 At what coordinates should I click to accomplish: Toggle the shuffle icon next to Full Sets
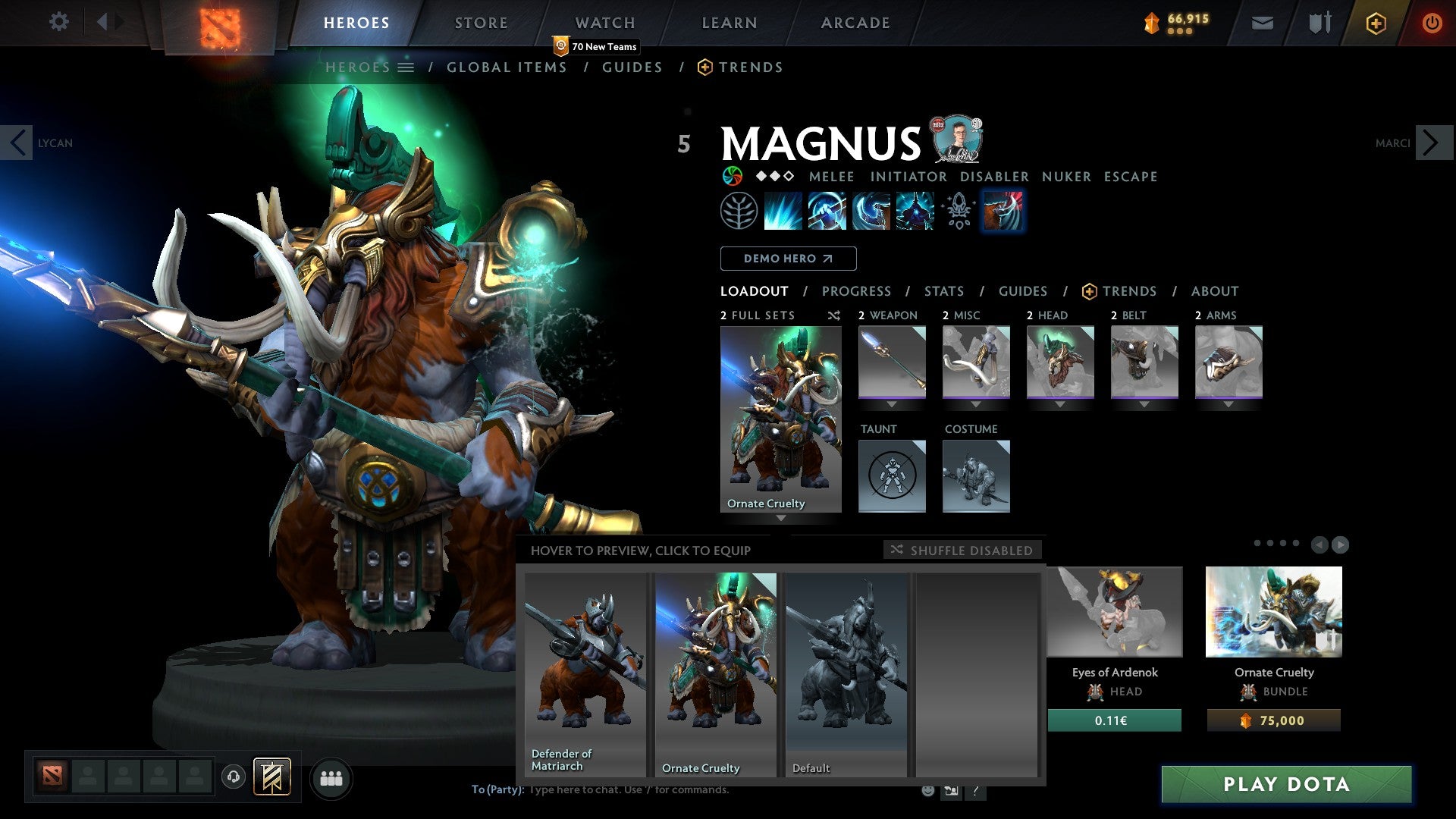tap(833, 315)
